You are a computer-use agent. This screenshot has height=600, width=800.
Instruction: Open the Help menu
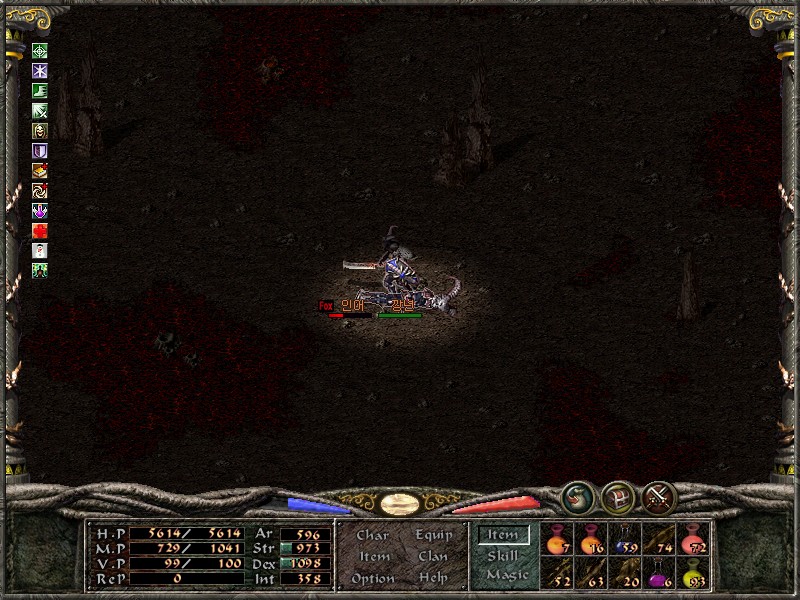click(433, 578)
